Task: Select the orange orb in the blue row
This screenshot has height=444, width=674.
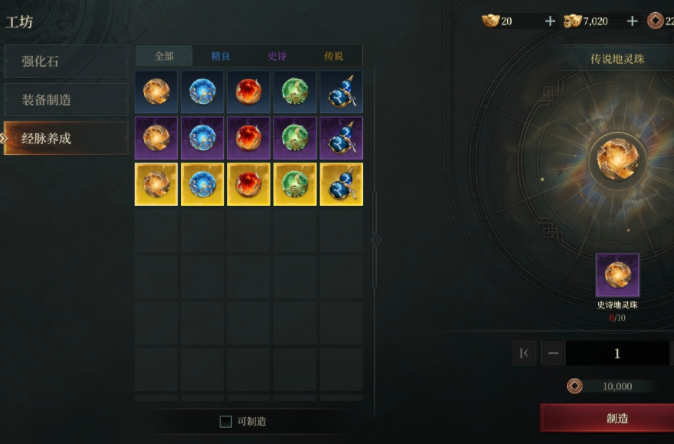Action: [157, 92]
